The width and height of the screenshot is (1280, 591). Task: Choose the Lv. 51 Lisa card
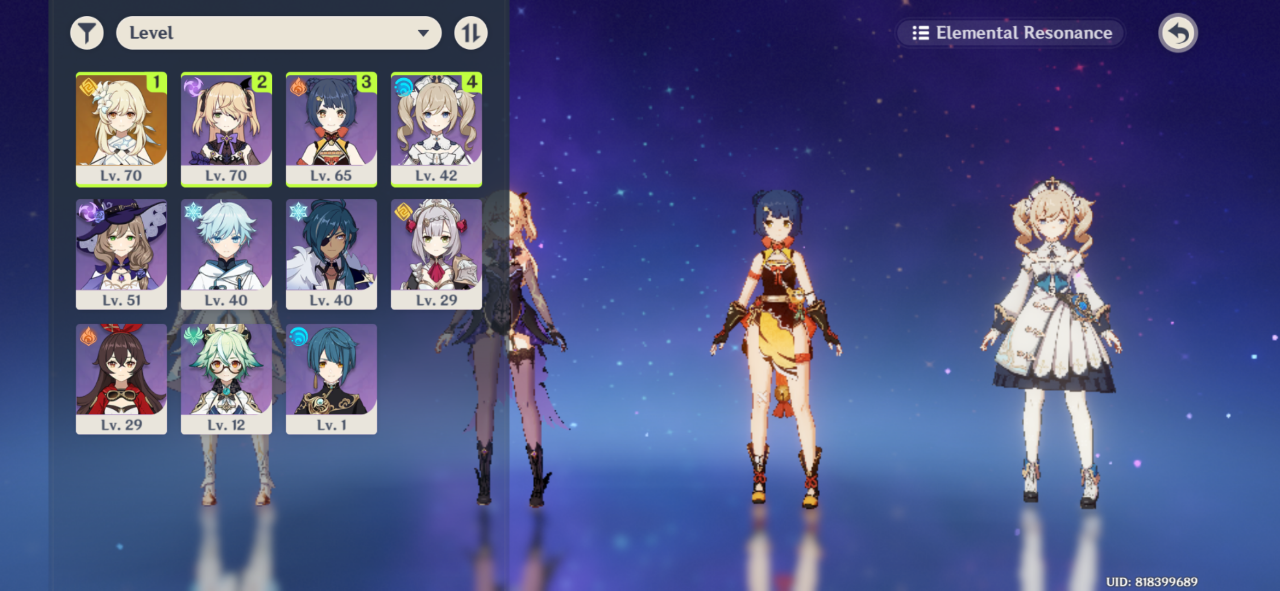[x=121, y=253]
